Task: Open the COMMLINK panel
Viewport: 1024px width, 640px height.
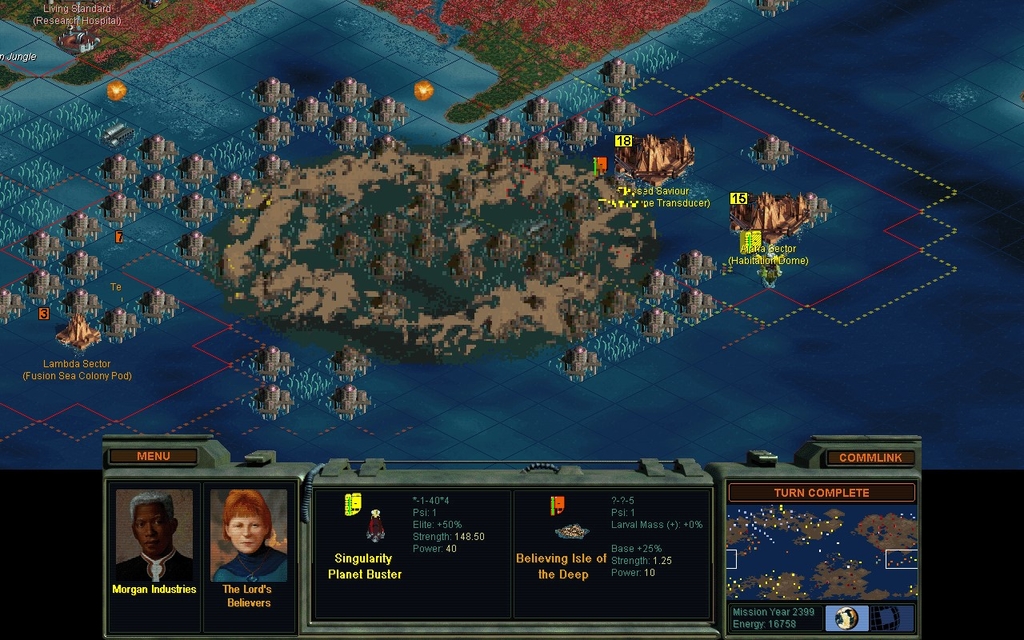Action: (x=870, y=457)
